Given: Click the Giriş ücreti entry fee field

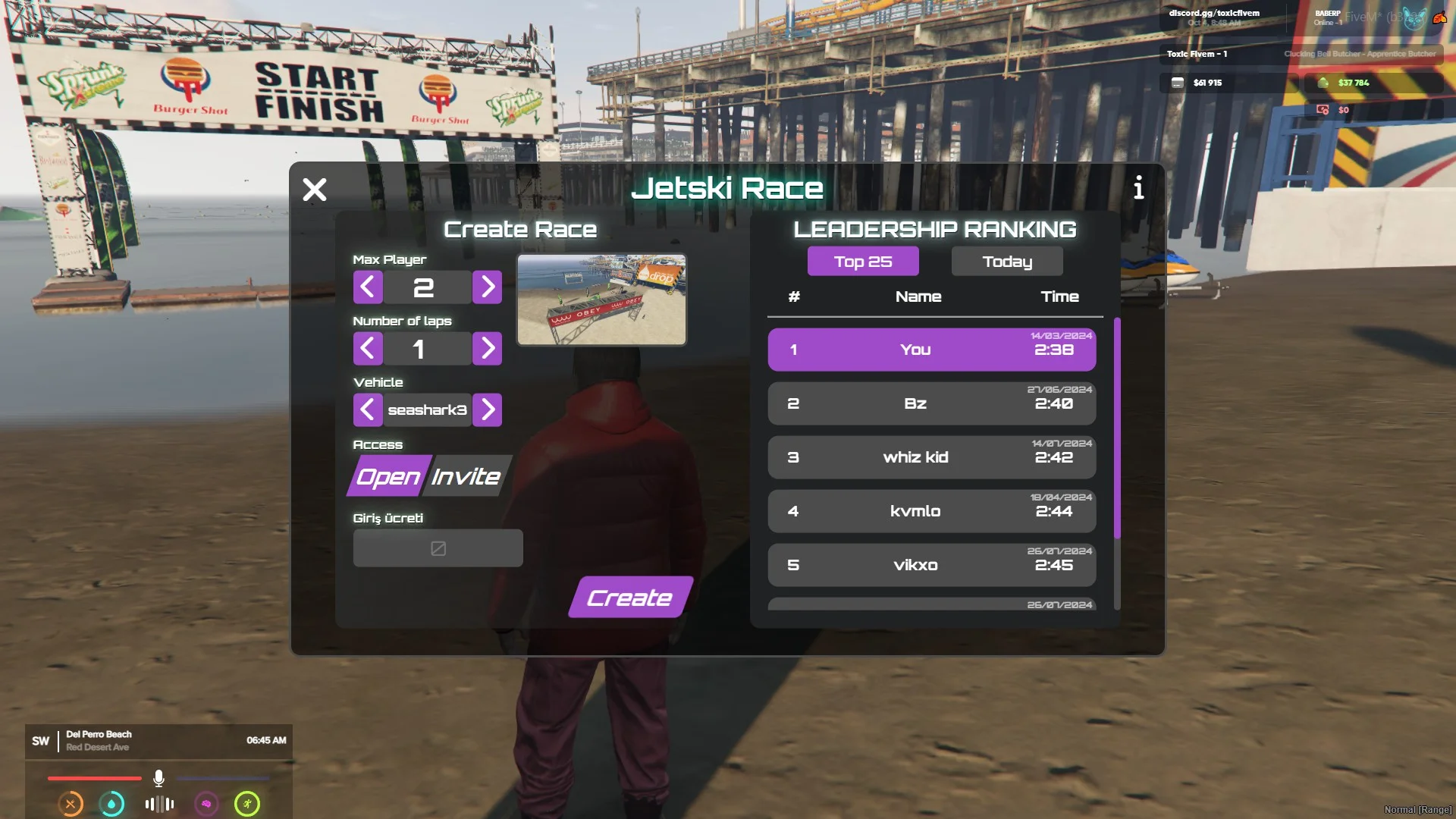Looking at the screenshot, I should pos(438,548).
